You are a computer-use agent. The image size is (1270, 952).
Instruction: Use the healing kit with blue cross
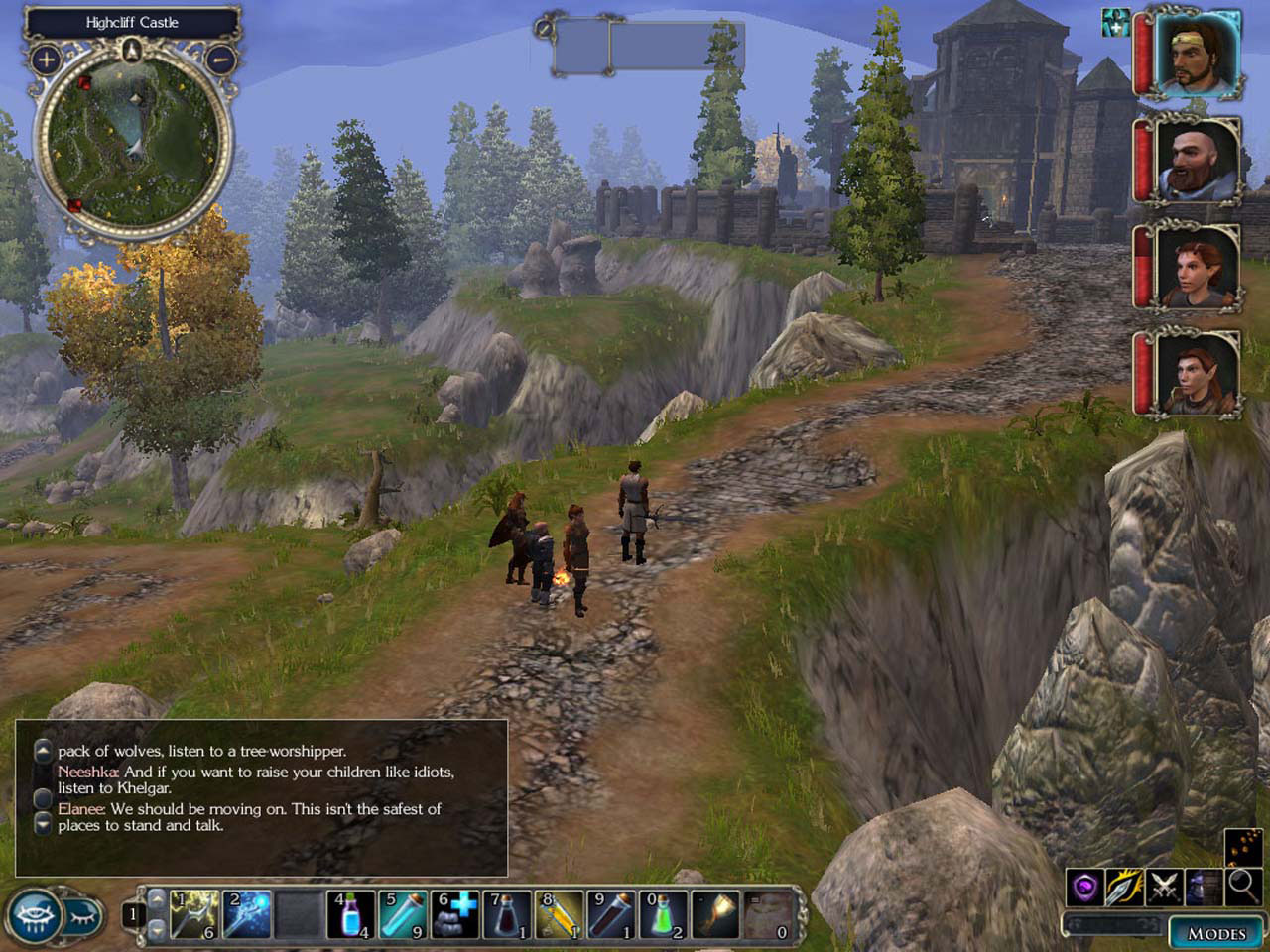coord(455,914)
